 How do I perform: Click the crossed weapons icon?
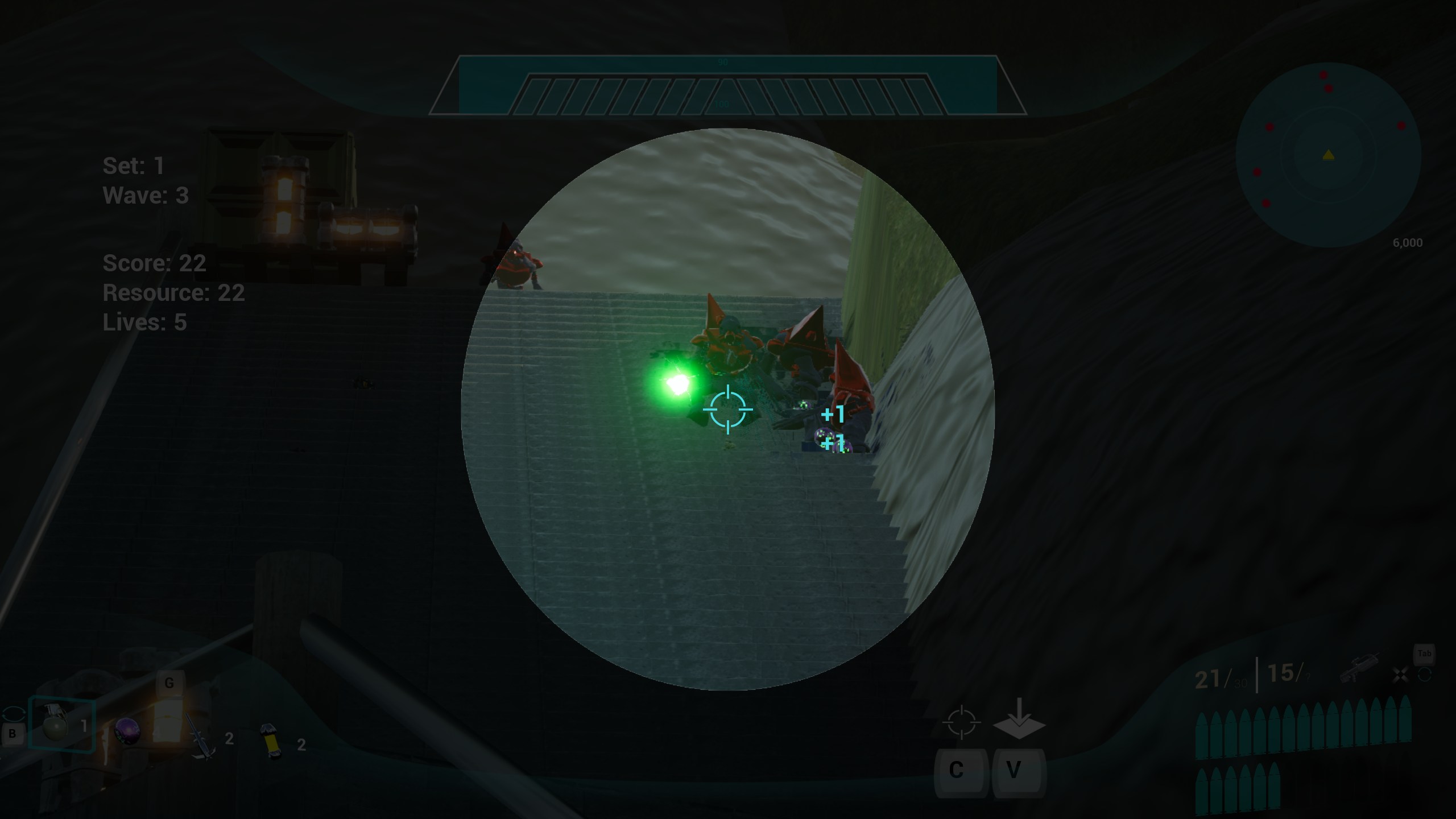1400,675
